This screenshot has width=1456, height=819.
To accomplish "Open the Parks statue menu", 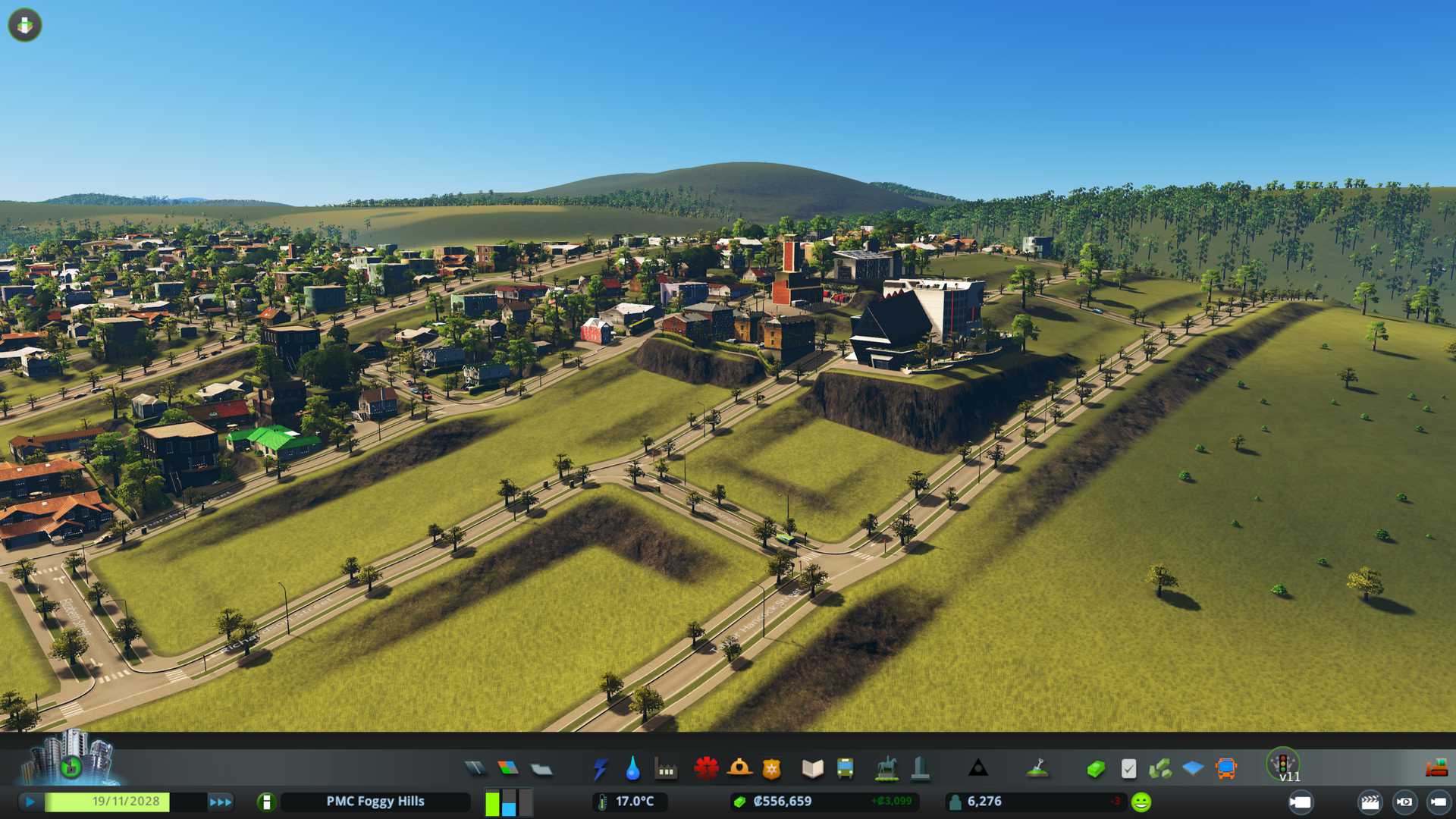I will click(x=886, y=769).
